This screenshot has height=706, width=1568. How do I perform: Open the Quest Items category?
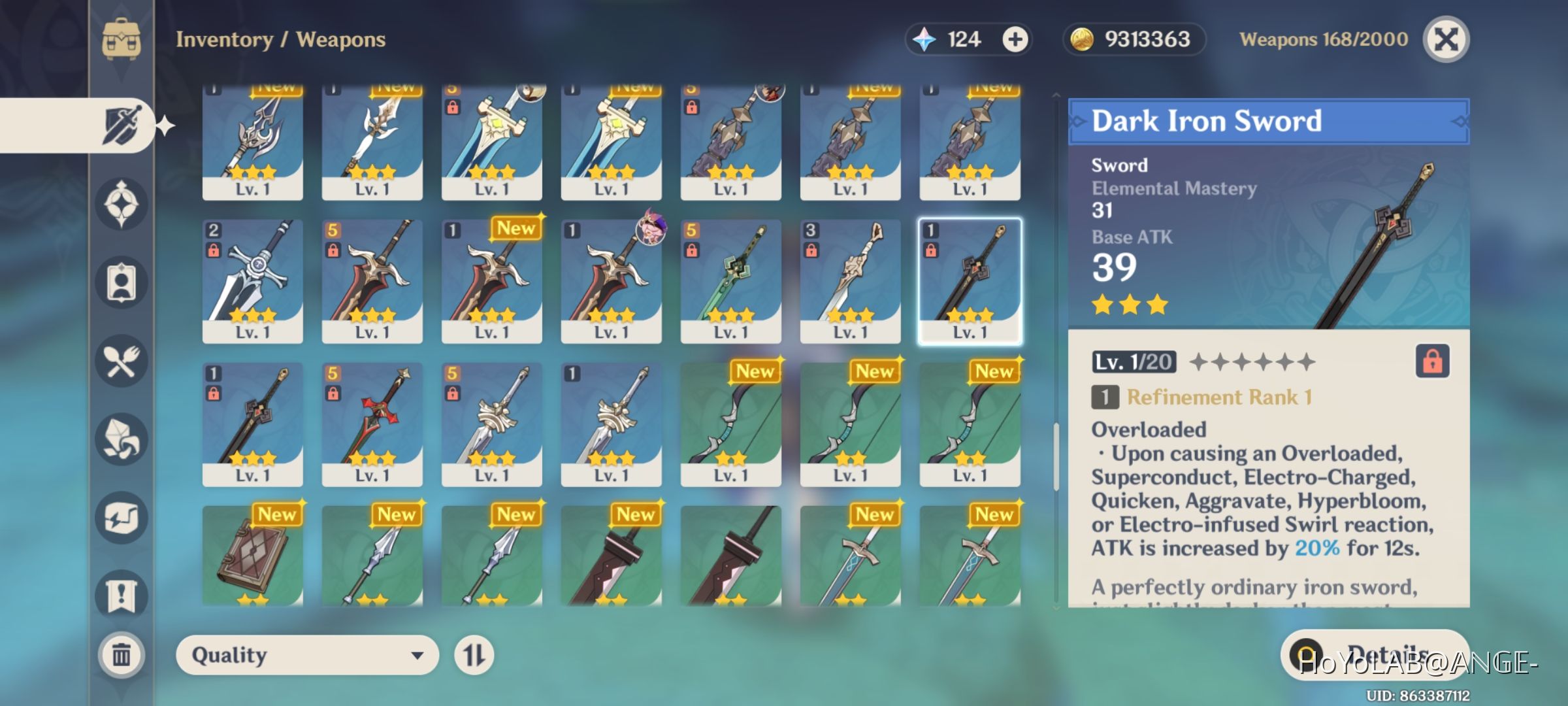point(122,594)
